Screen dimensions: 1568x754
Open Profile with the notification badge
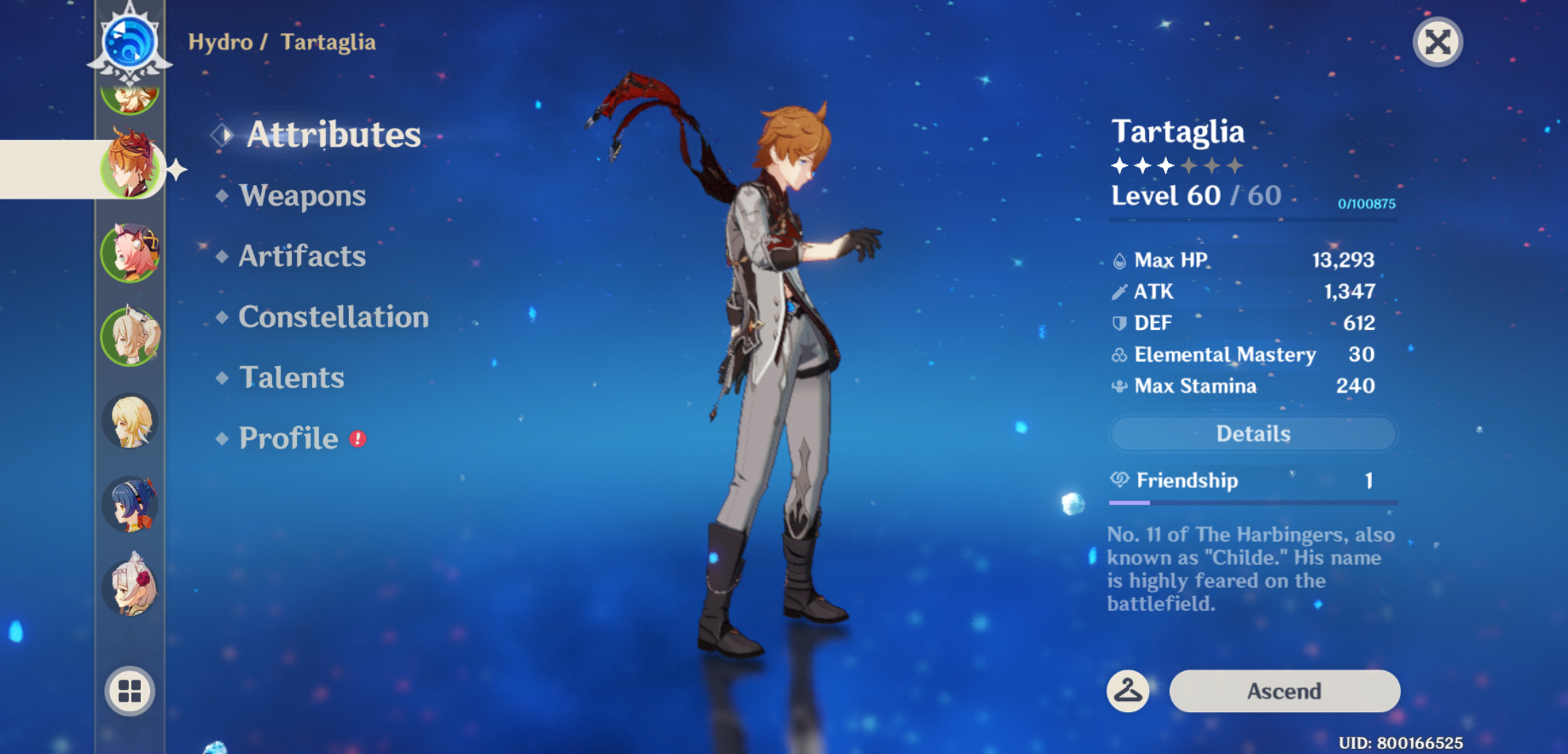point(286,438)
